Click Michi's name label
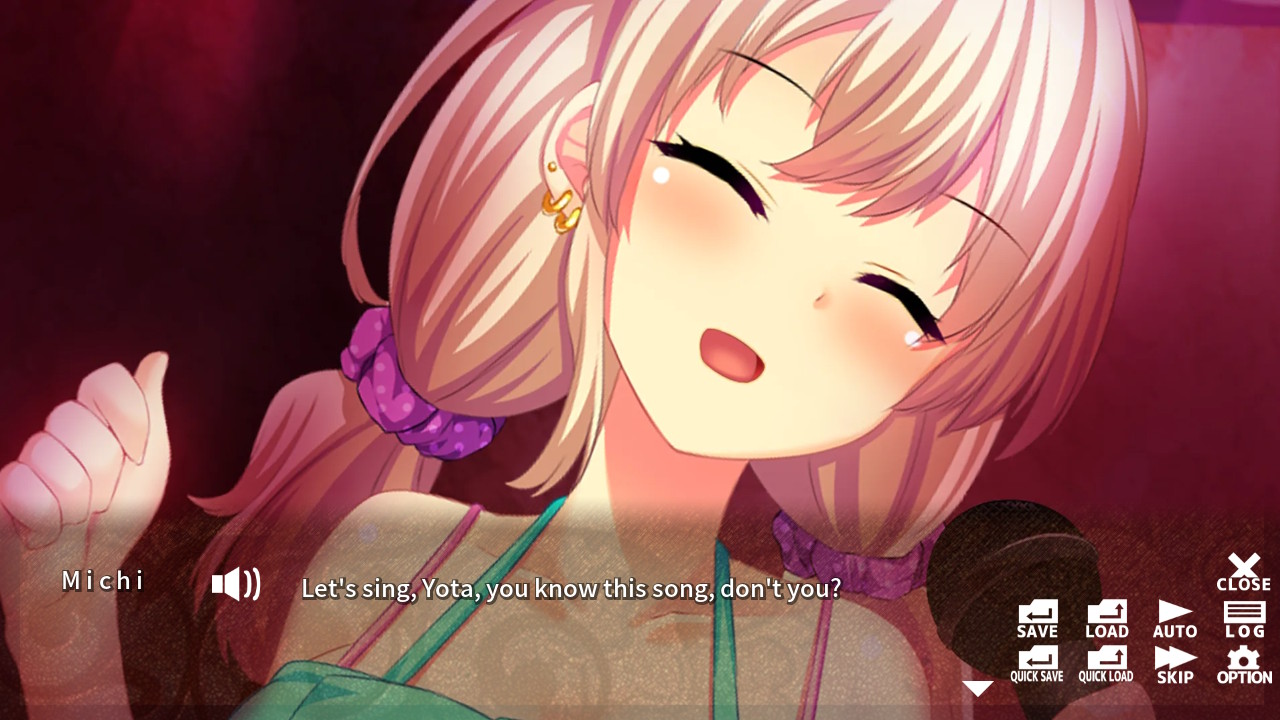 pyautogui.click(x=104, y=581)
